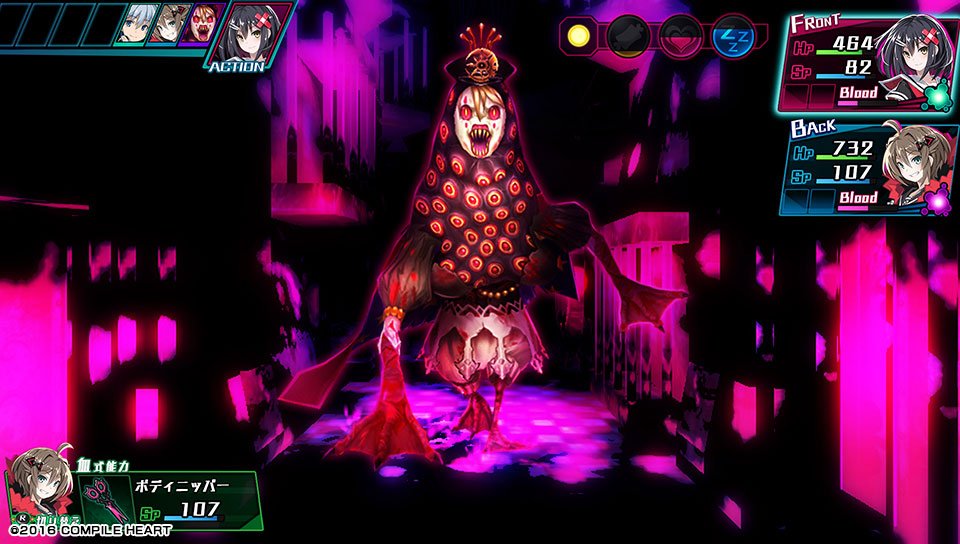Image resolution: width=960 pixels, height=544 pixels.
Task: Click the yellow orb status icon
Action: coord(577,37)
